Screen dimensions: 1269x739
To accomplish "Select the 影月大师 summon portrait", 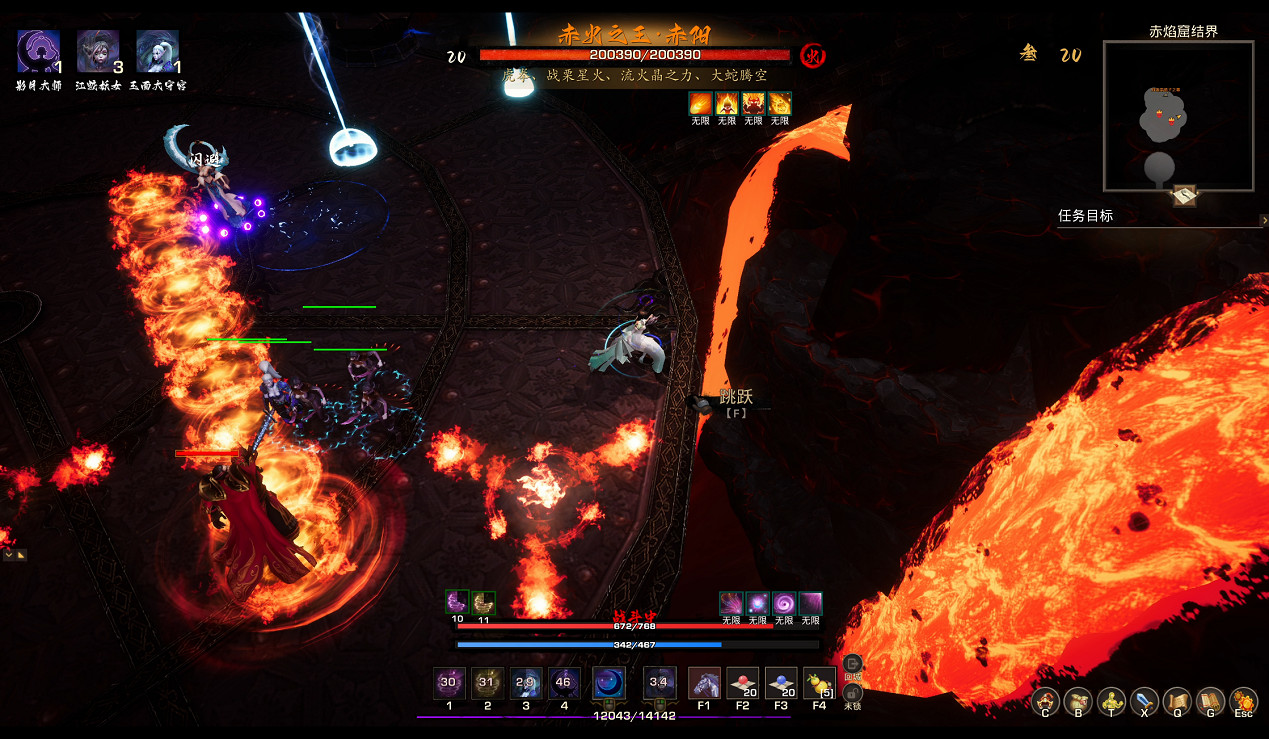I will point(39,52).
